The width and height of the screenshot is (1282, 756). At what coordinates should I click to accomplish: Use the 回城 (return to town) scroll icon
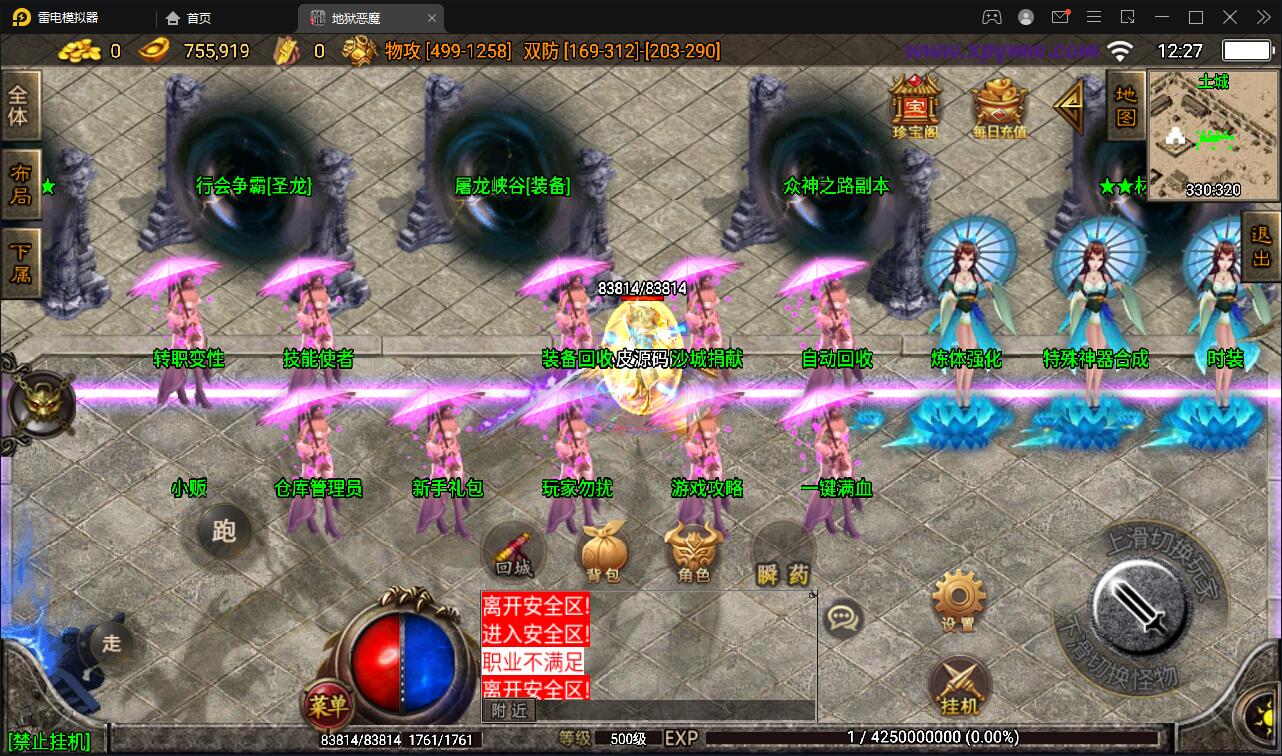513,551
